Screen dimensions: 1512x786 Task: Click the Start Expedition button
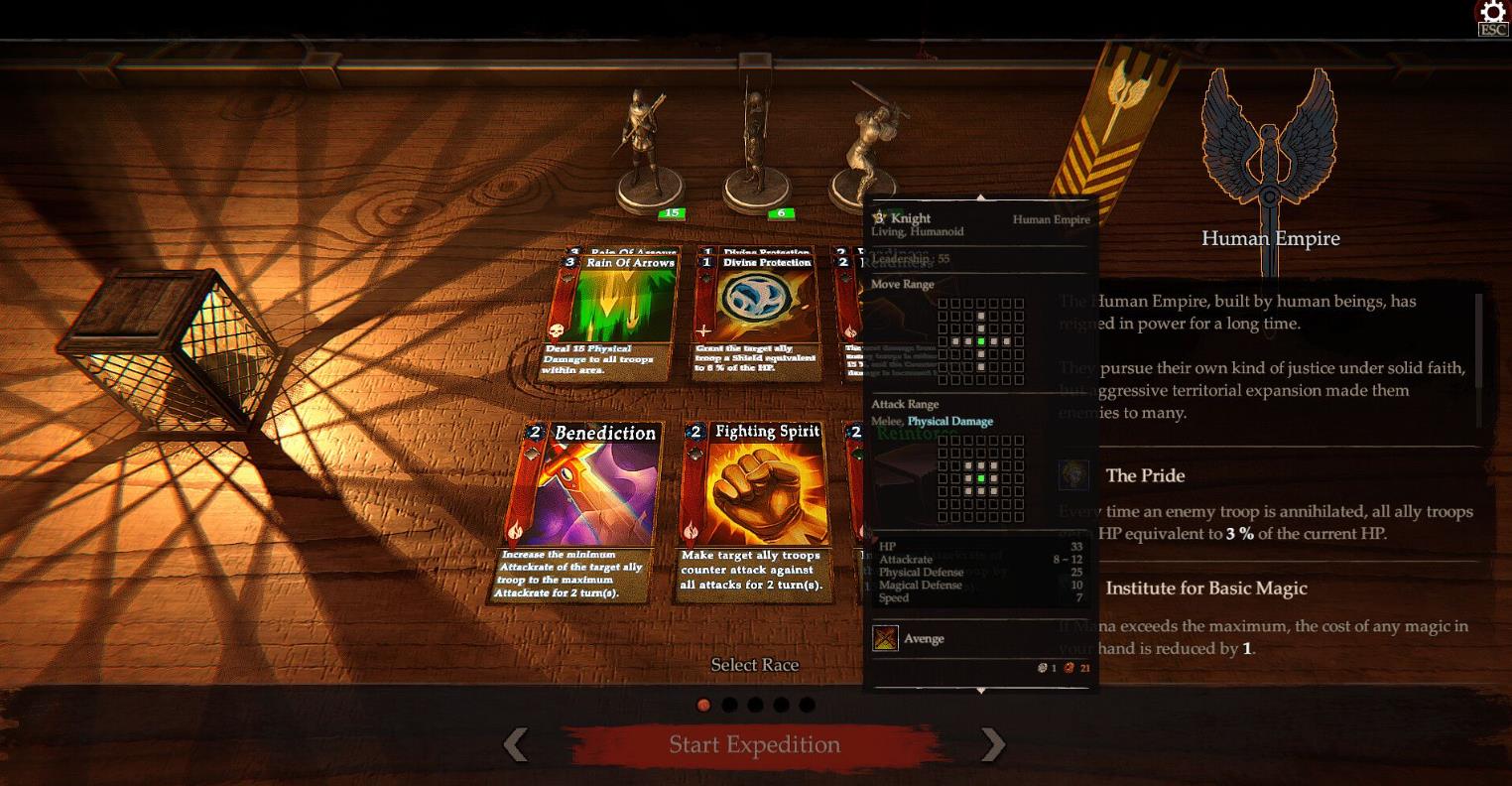tap(754, 744)
